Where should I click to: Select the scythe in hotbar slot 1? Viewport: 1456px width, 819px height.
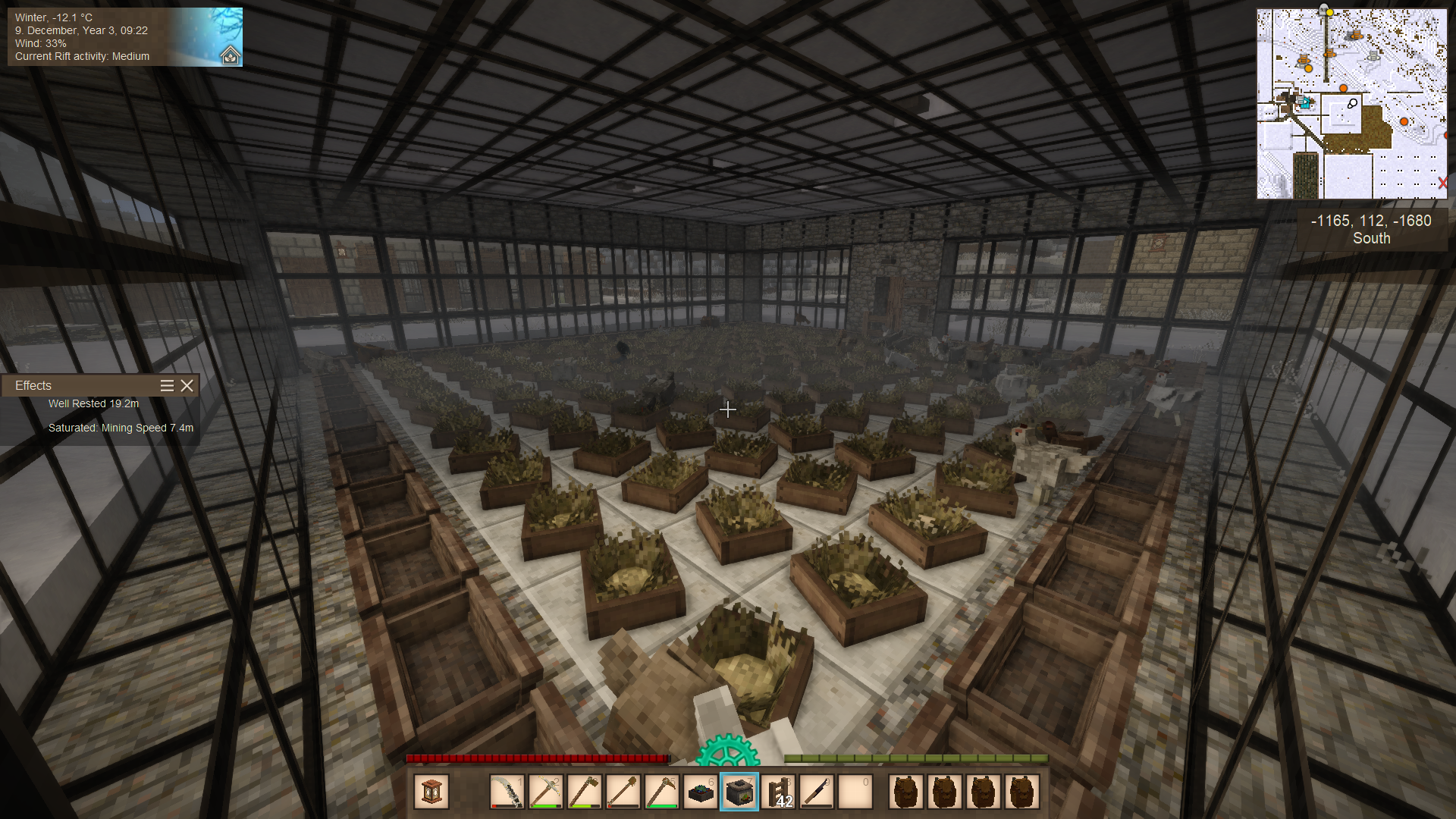(507, 792)
